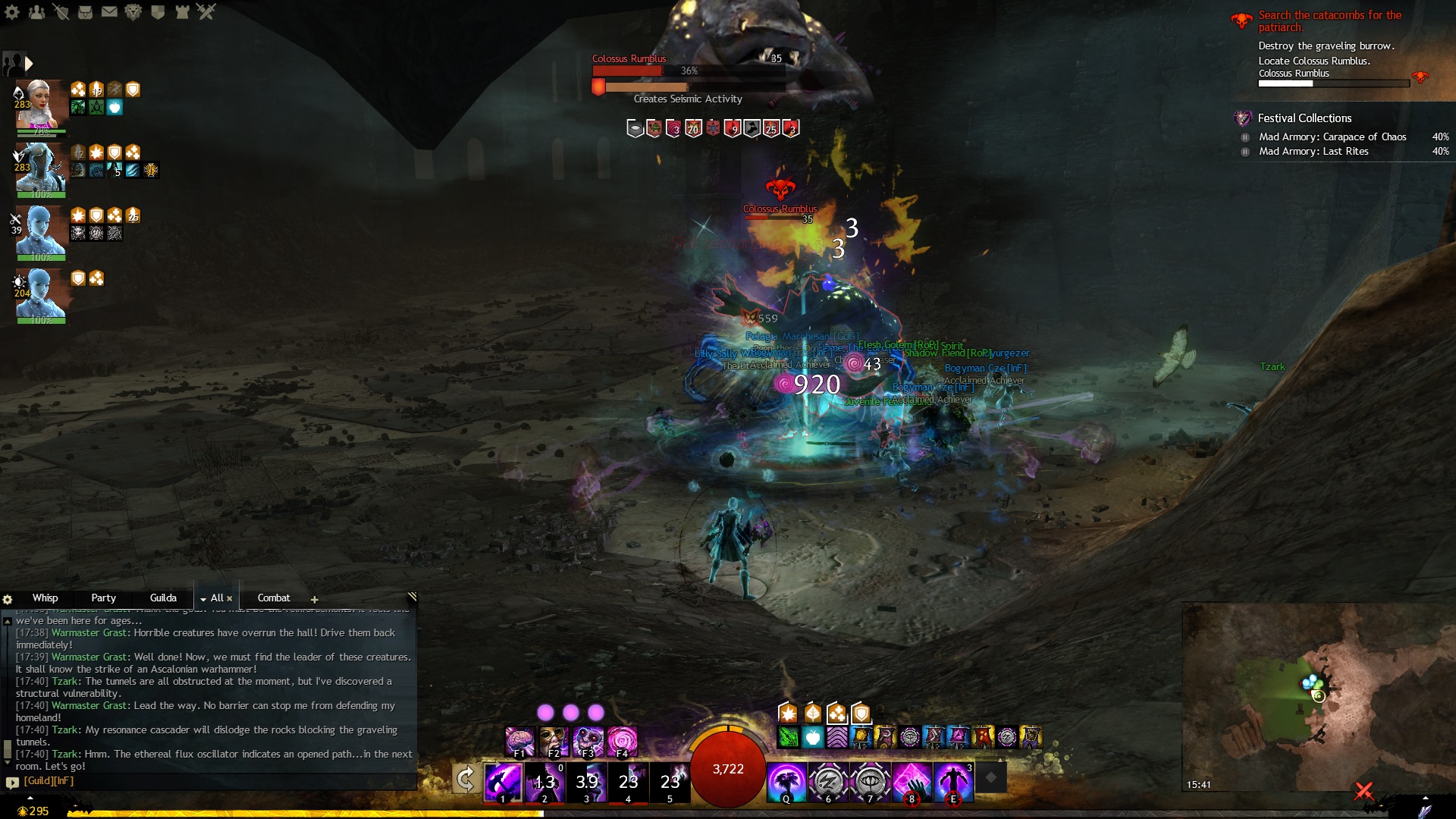The image size is (1456, 819).
Task: Swap weapons with the arrow button
Action: click(x=466, y=779)
